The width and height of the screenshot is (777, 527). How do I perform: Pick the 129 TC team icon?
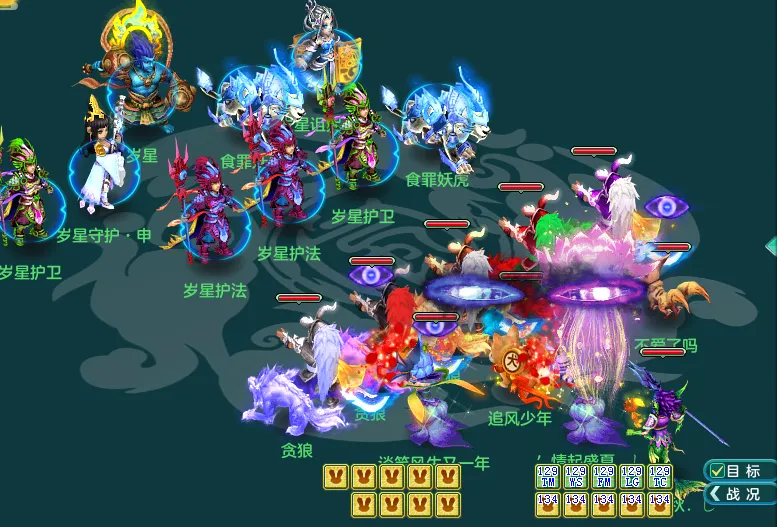(x=660, y=476)
